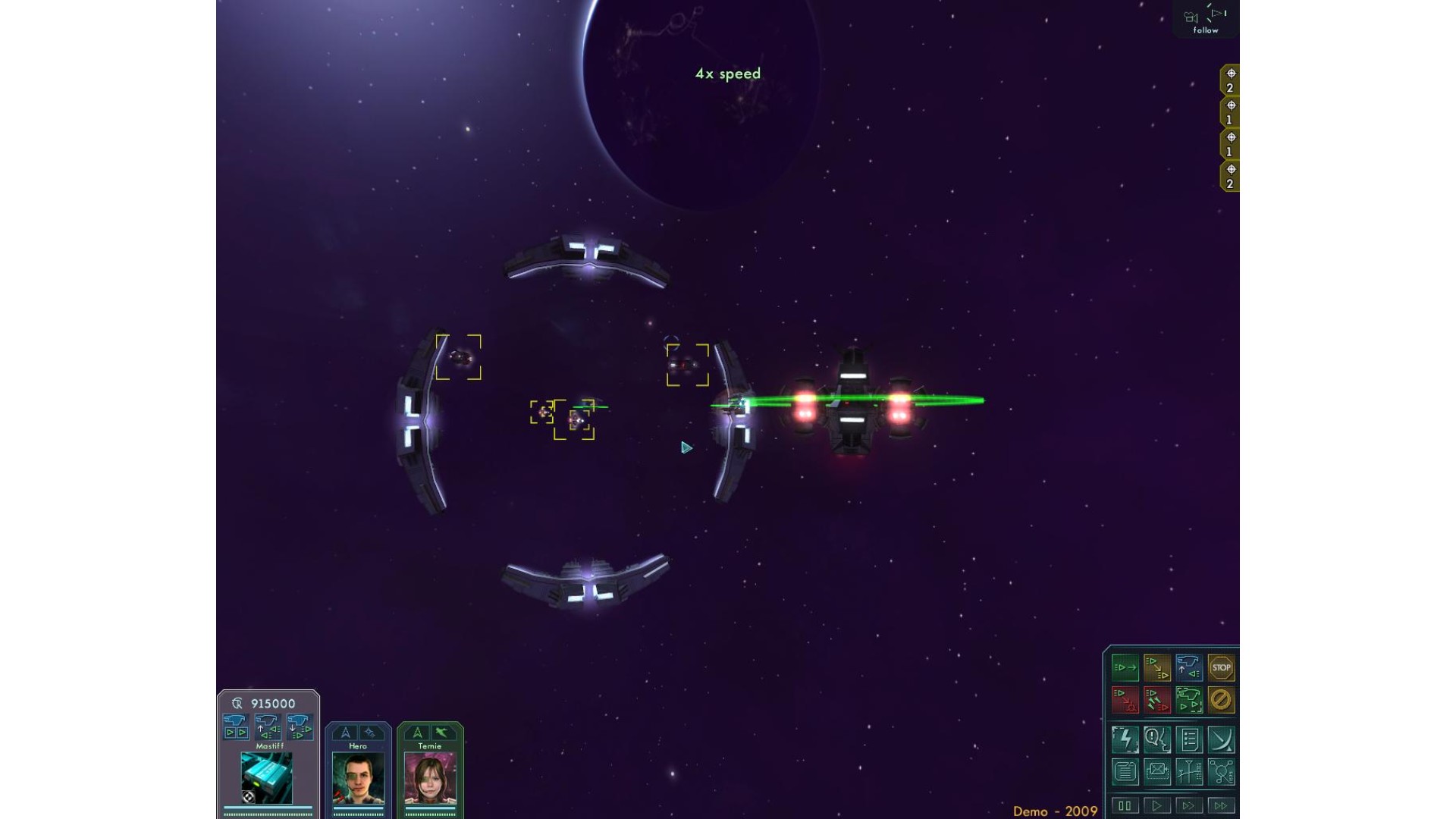Show the checklist objectives document
Image resolution: width=1456 pixels, height=819 pixels.
point(1189,739)
